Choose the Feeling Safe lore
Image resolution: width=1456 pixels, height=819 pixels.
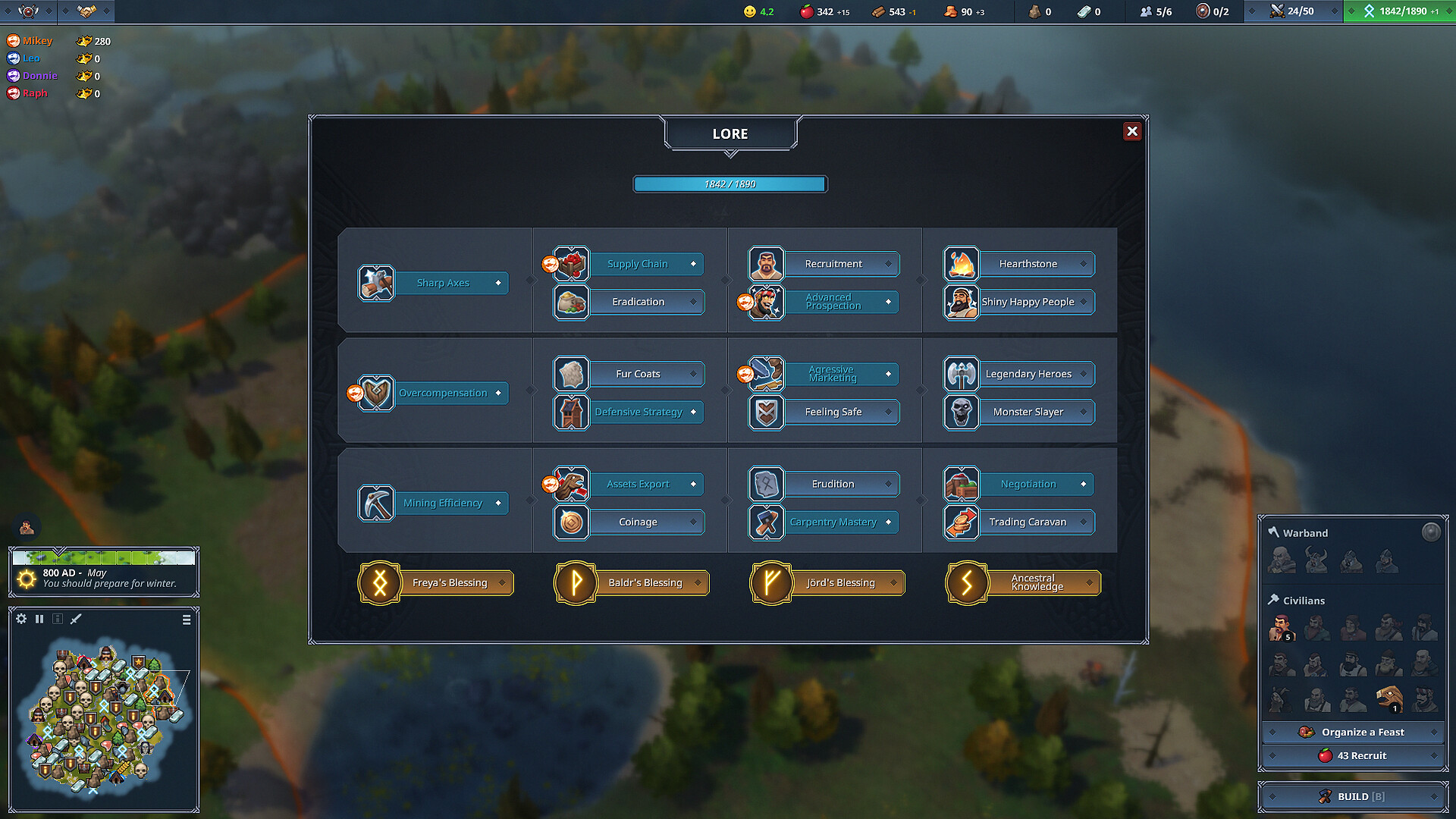pyautogui.click(x=833, y=412)
